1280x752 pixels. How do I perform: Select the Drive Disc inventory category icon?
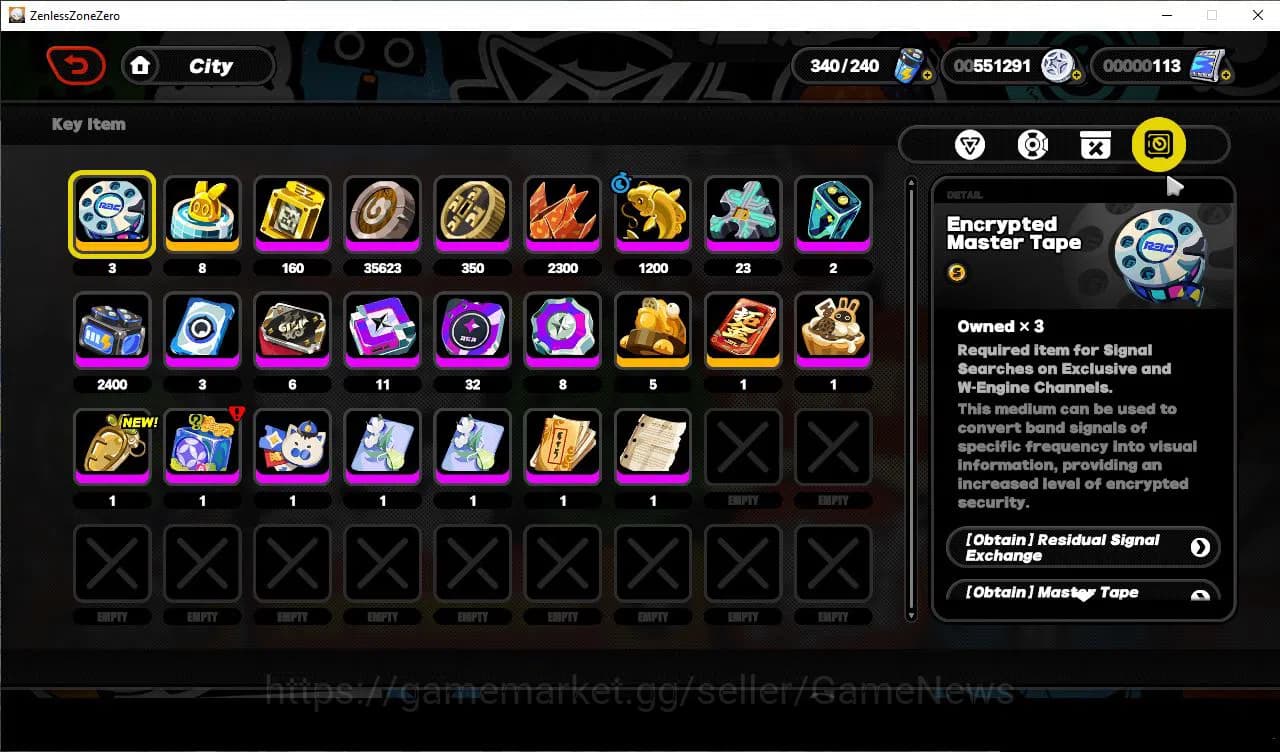click(1033, 144)
